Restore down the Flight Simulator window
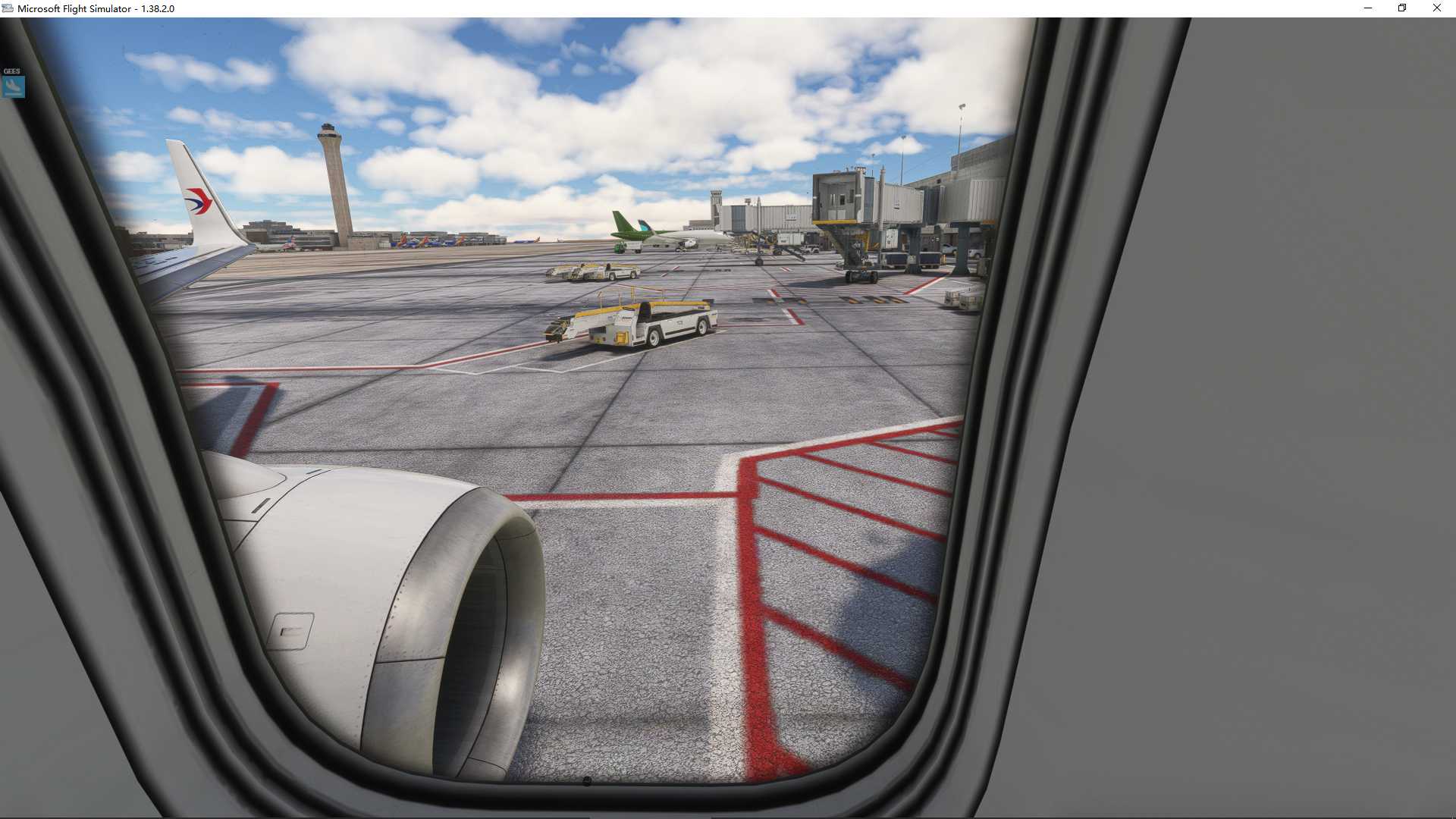Screen dimensions: 1456x819 (1401, 8)
